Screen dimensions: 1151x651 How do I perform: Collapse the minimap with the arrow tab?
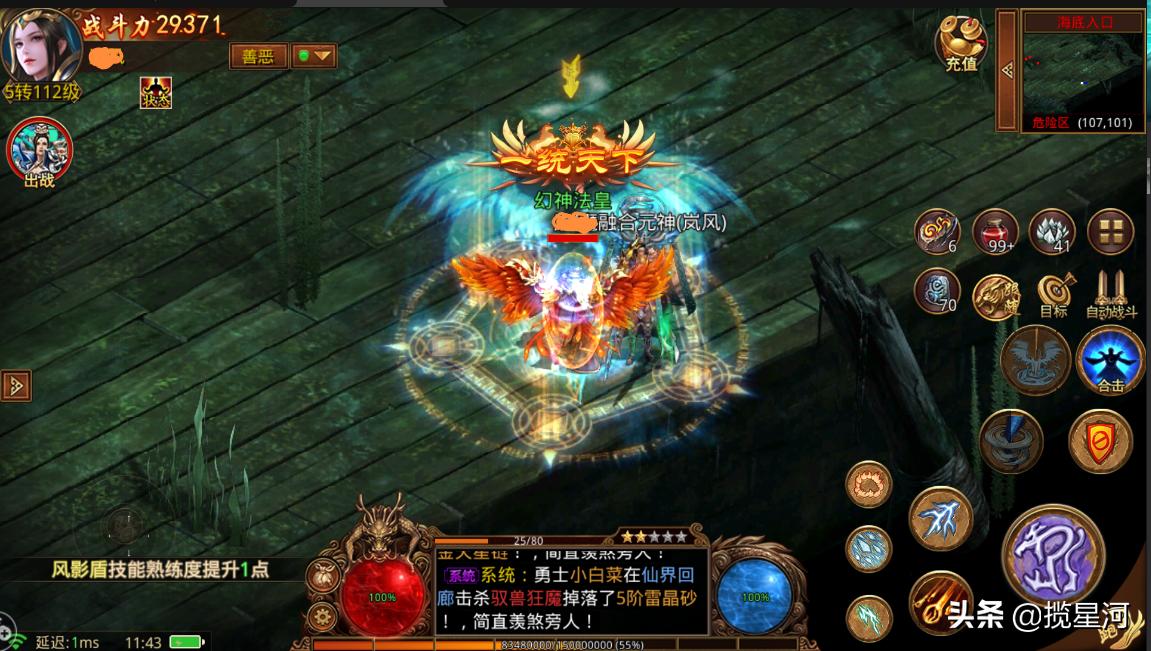[1006, 69]
